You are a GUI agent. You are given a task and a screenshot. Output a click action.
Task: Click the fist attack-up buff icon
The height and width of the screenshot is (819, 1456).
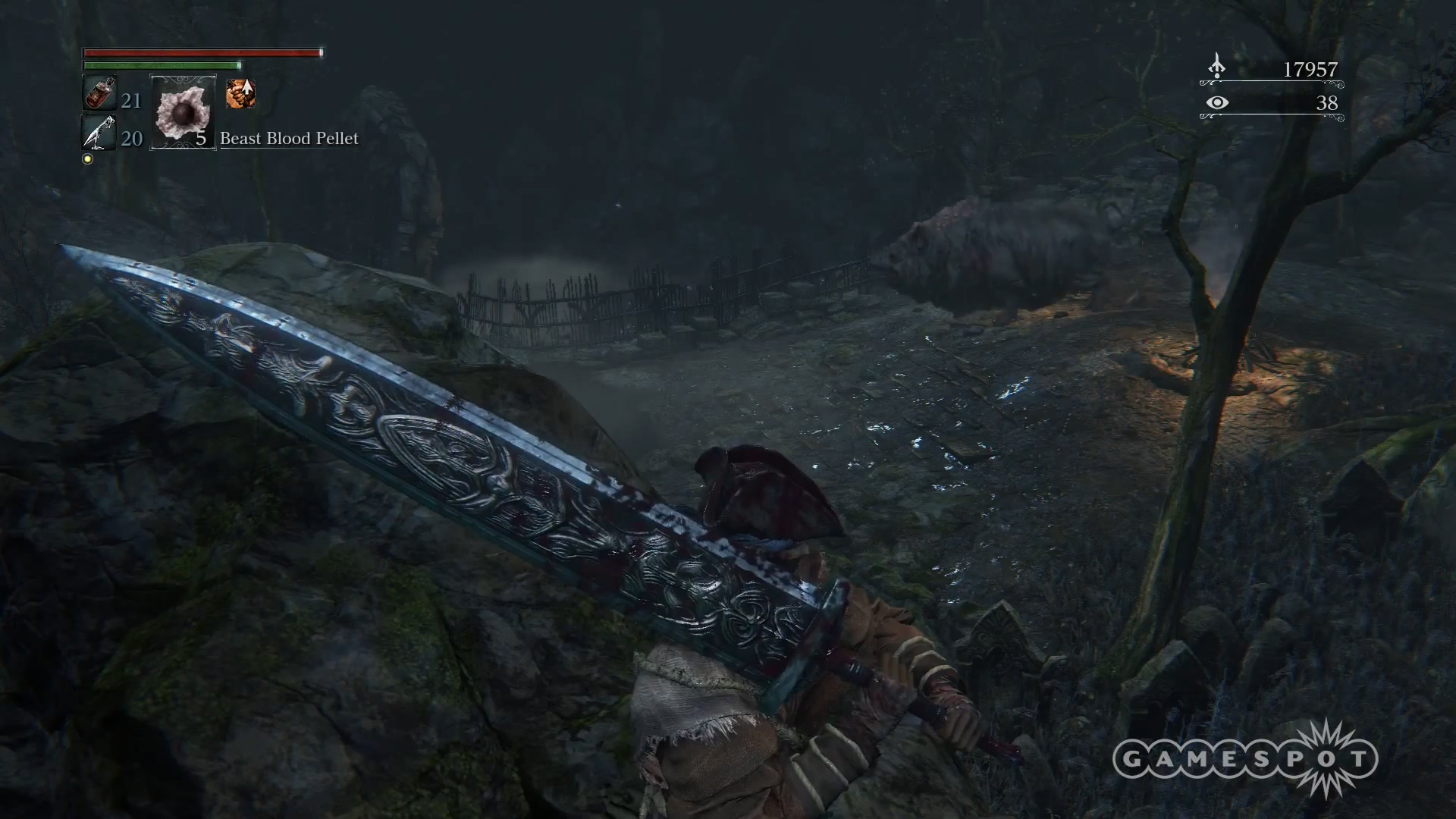pos(240,94)
